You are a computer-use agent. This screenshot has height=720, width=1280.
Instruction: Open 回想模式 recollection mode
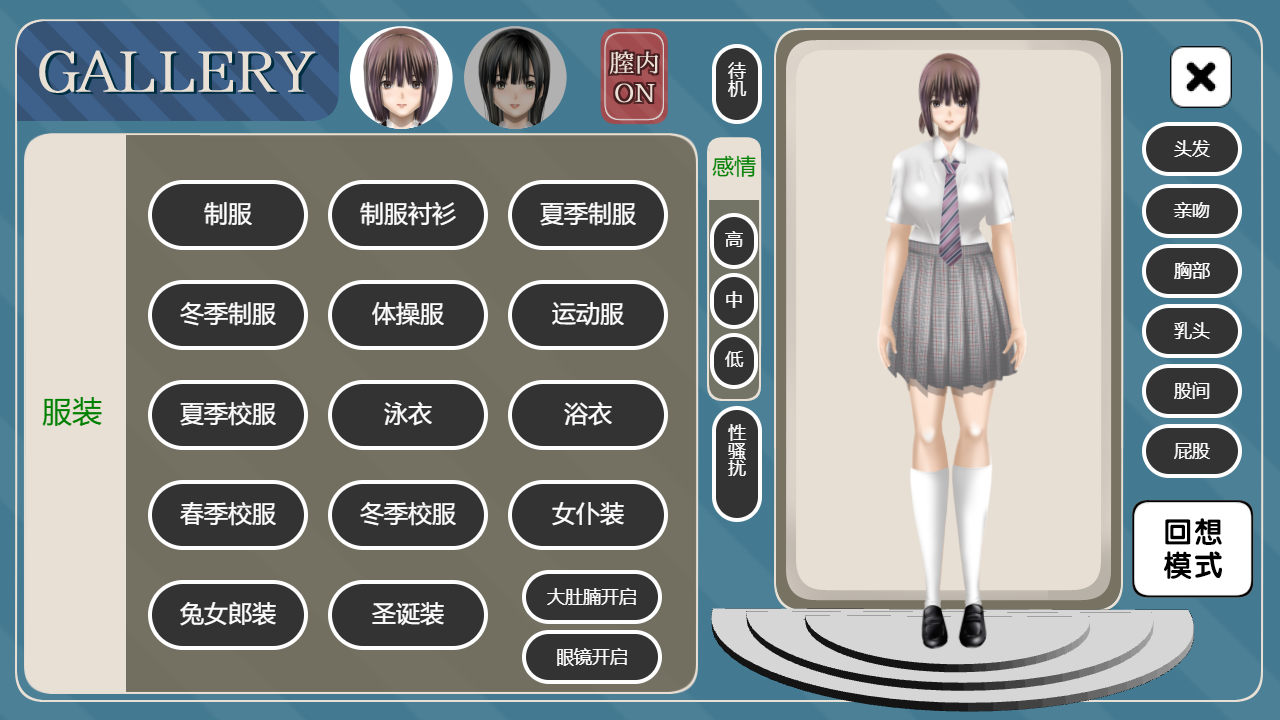pyautogui.click(x=1193, y=549)
